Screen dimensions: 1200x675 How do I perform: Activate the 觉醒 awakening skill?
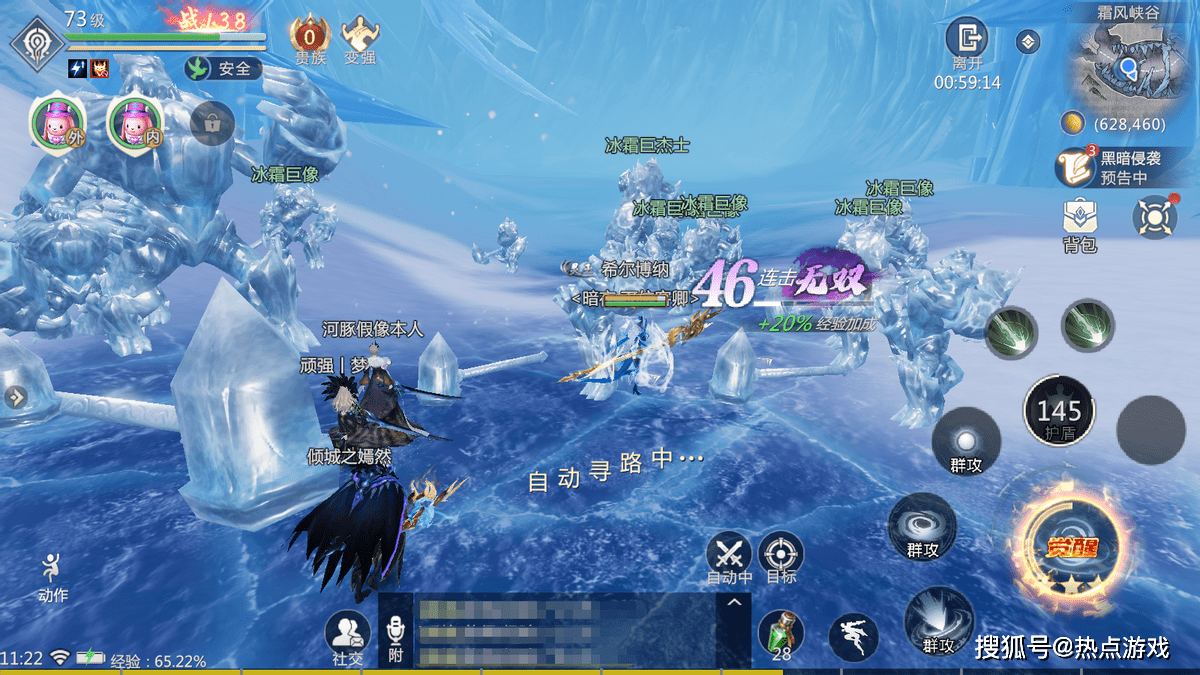click(x=1067, y=545)
